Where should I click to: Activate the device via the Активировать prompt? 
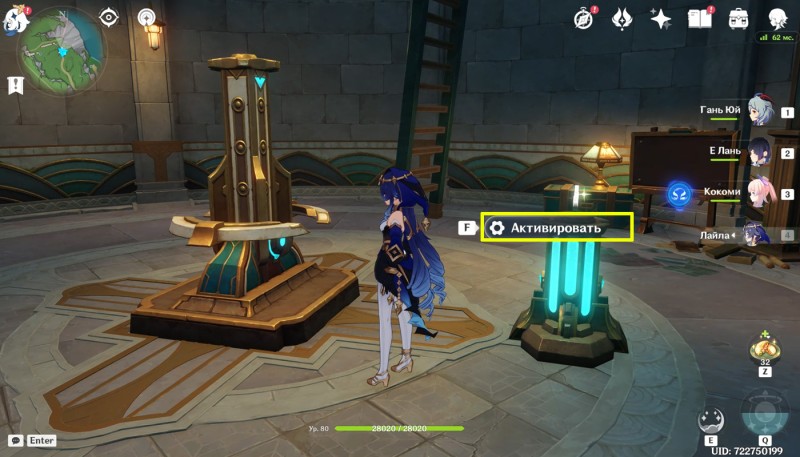pos(557,228)
